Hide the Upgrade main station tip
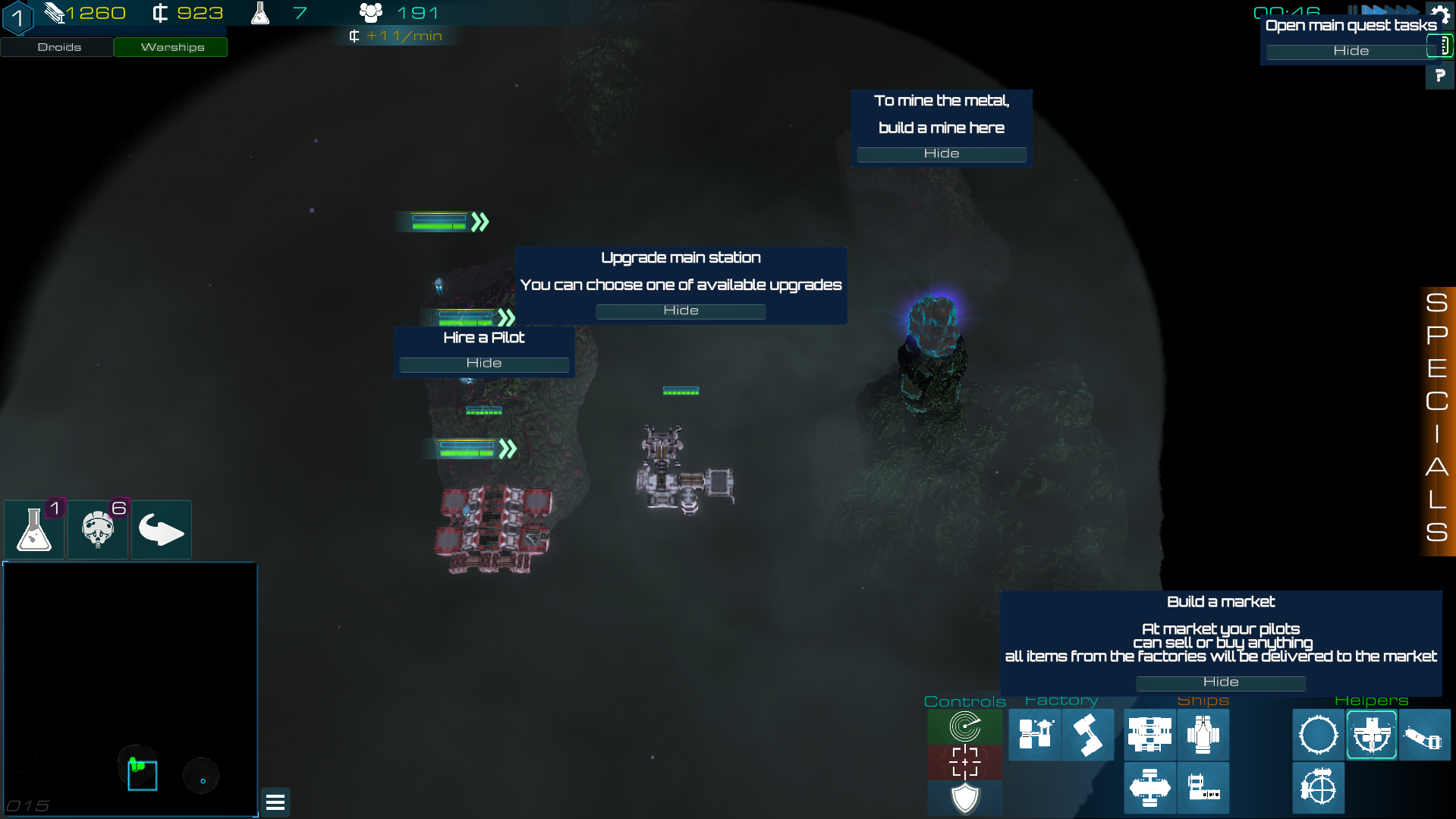 [x=681, y=311]
